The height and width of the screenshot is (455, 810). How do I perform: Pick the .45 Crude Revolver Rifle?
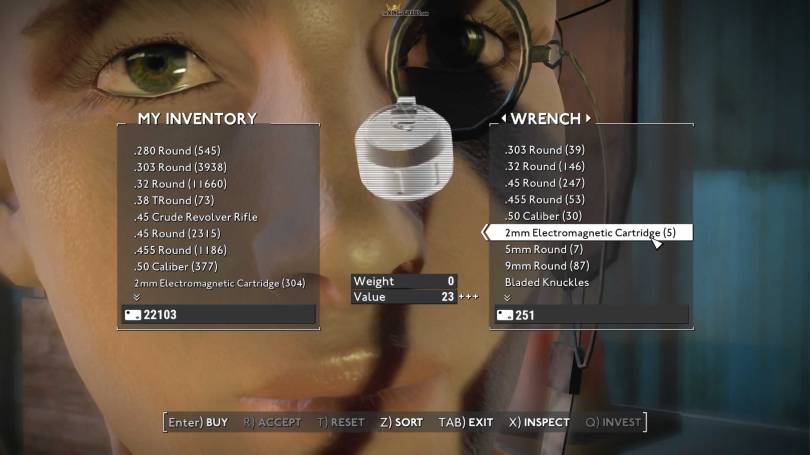click(195, 217)
